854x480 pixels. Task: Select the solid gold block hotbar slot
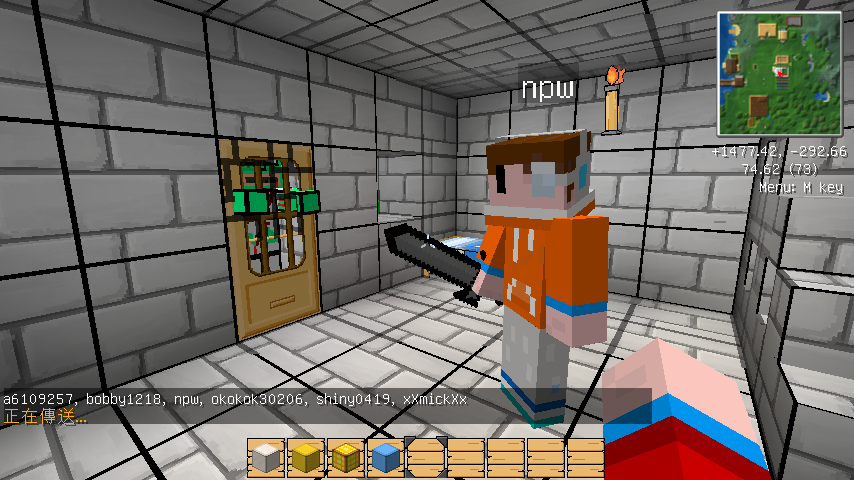[305, 458]
